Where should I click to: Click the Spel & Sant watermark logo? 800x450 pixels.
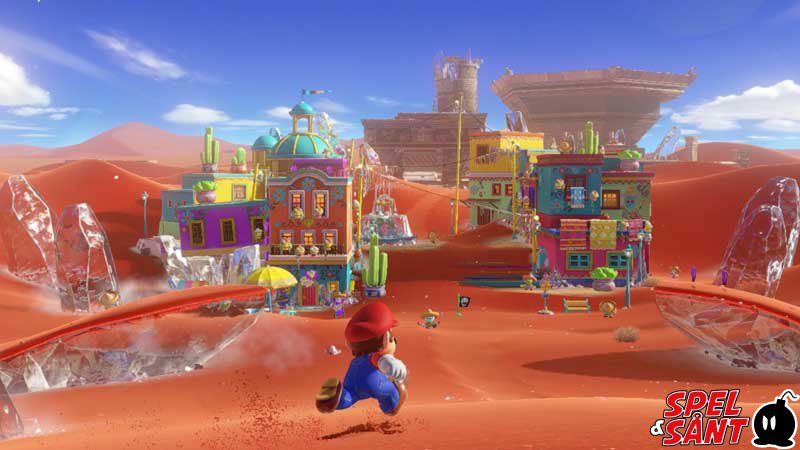[729, 418]
